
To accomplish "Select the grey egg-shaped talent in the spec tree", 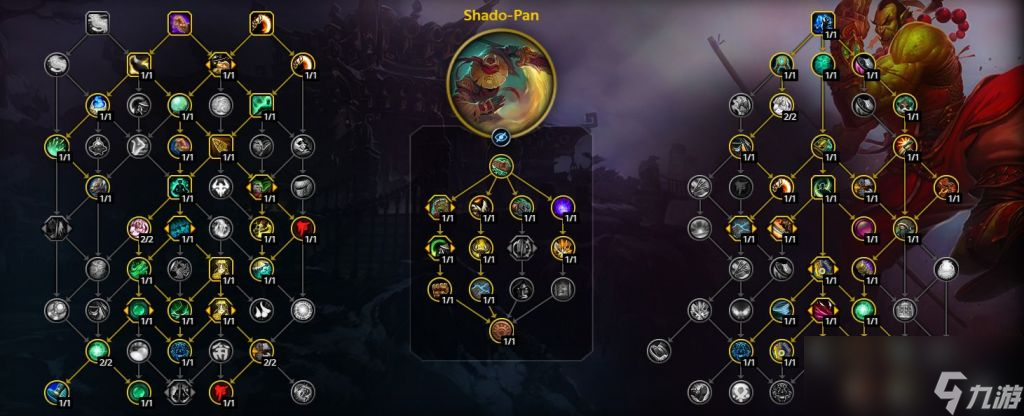I will click(x=945, y=268).
